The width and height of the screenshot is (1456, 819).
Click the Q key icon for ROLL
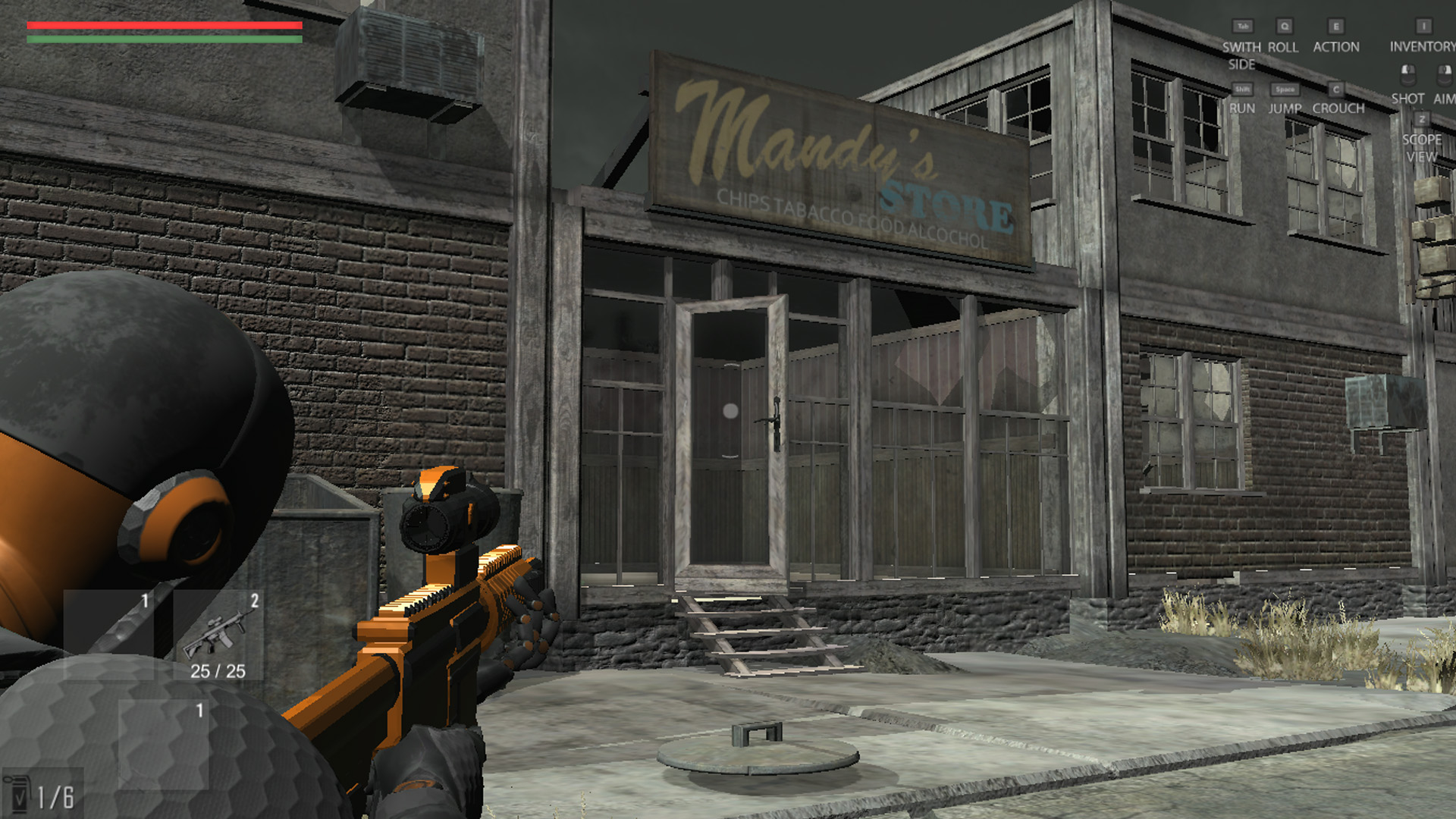(x=1285, y=26)
